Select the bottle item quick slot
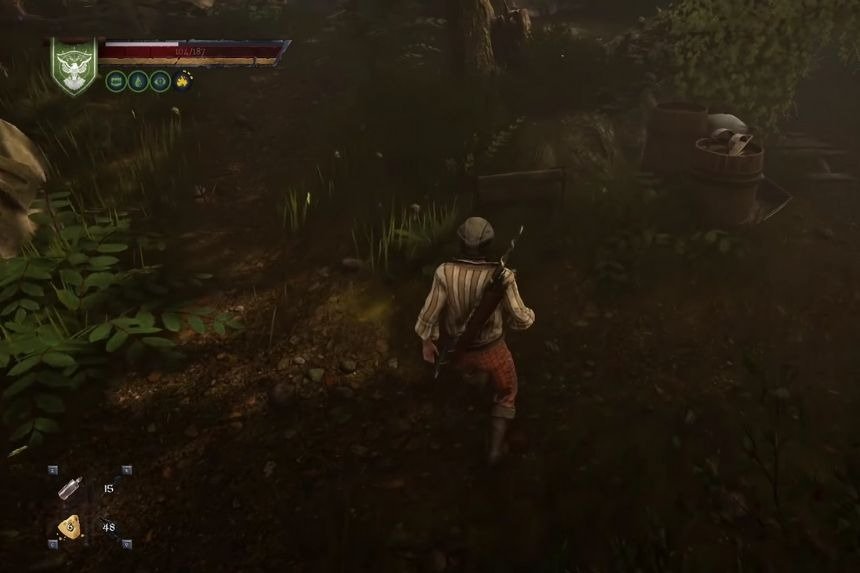Image resolution: width=860 pixels, height=573 pixels. [70, 489]
